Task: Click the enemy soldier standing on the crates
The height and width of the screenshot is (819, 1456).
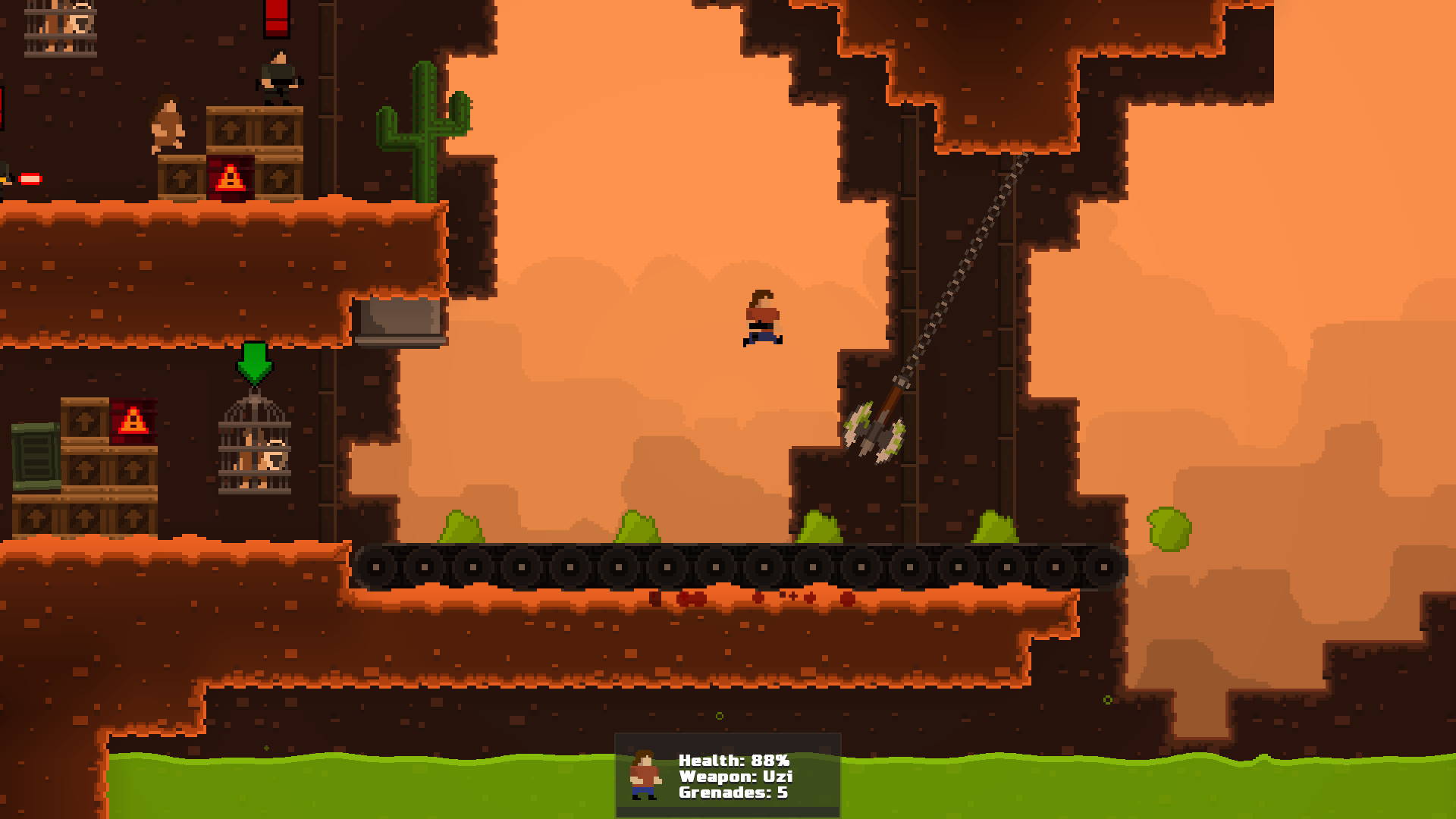Action: [277, 76]
